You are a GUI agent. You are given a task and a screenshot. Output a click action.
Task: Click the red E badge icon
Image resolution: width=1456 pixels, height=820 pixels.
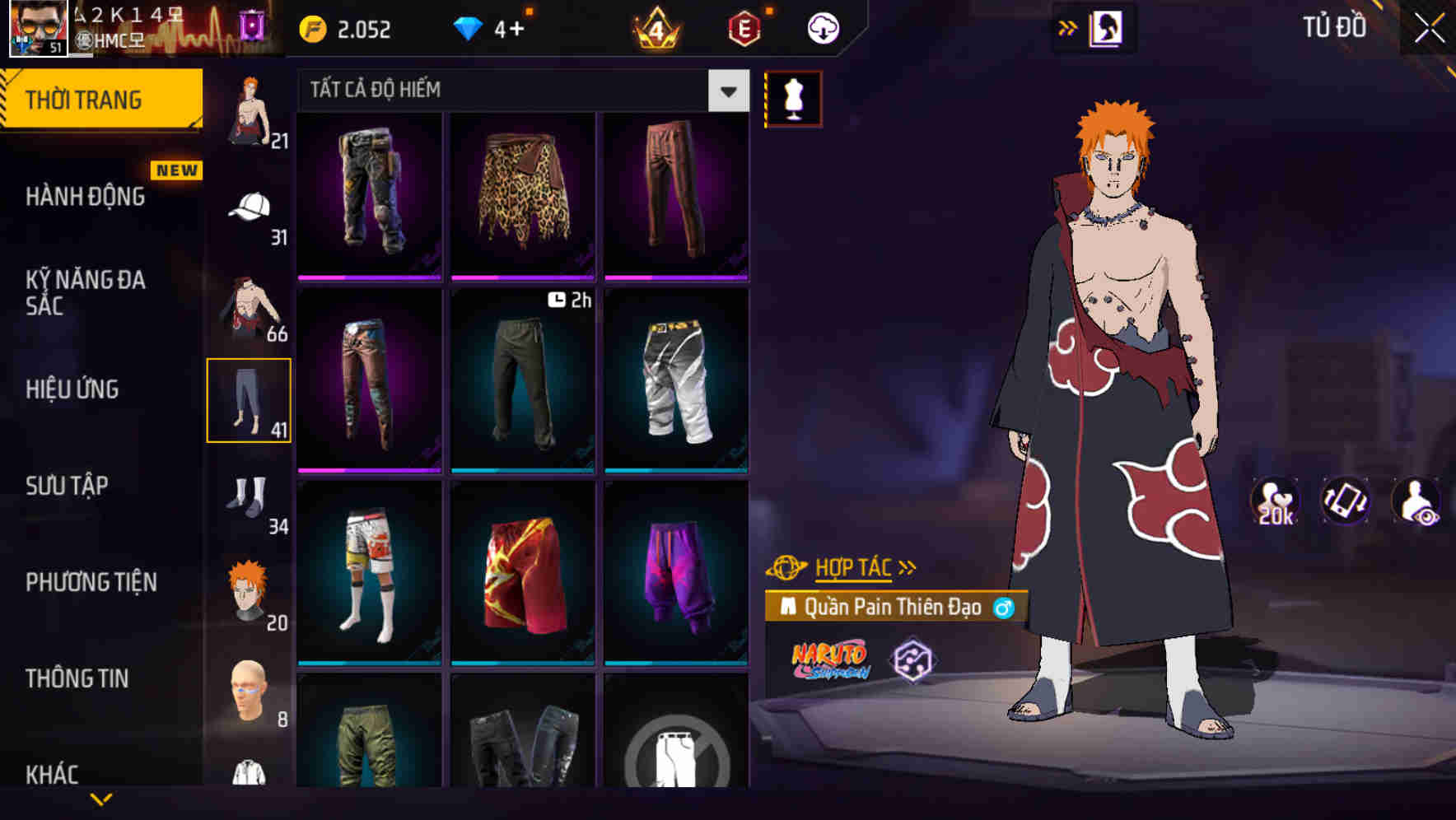(x=744, y=27)
